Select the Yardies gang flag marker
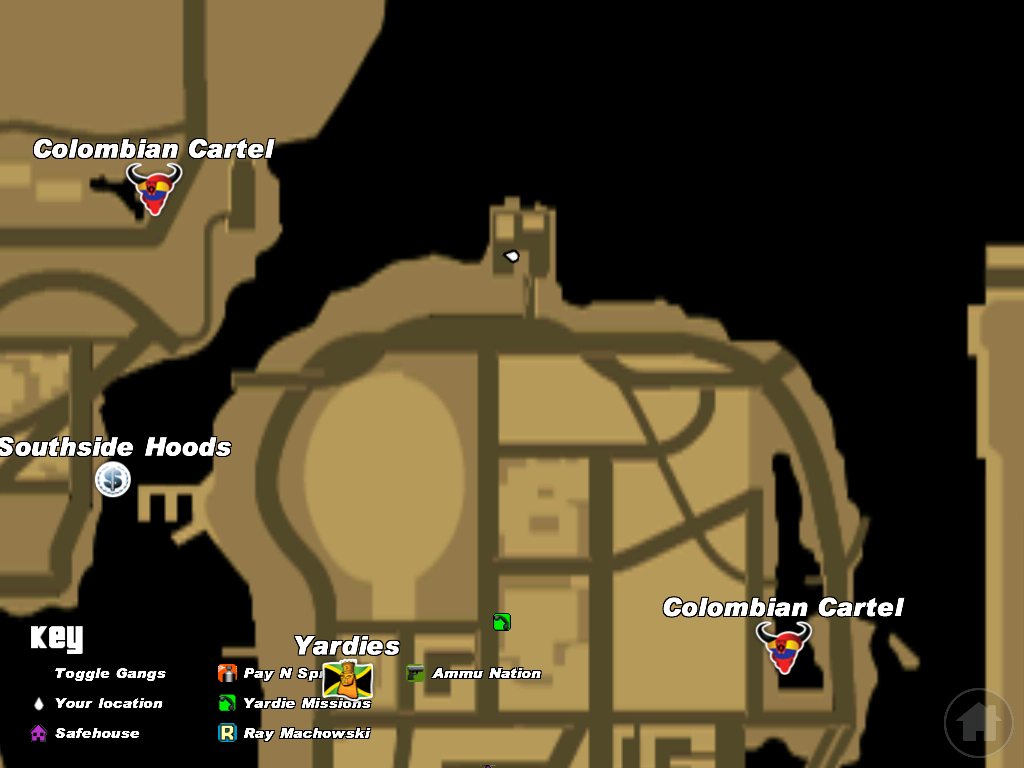1024x768 pixels. [x=347, y=679]
